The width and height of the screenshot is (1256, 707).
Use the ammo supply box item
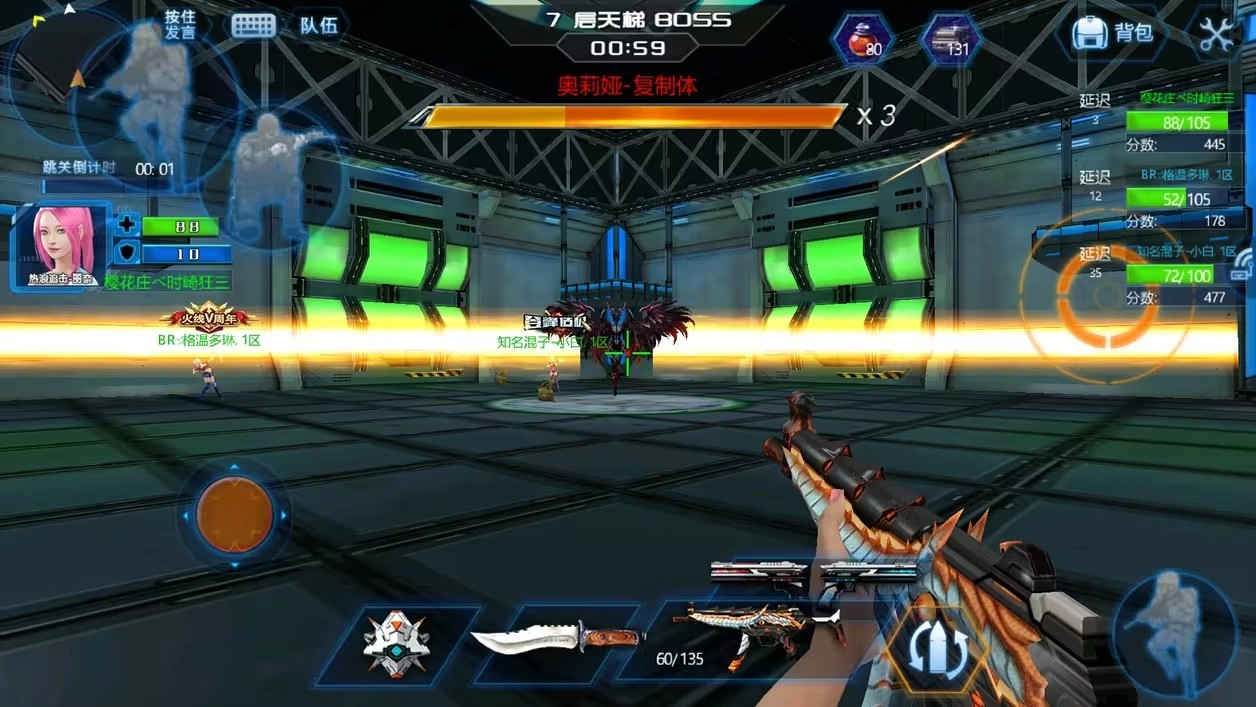click(x=948, y=40)
